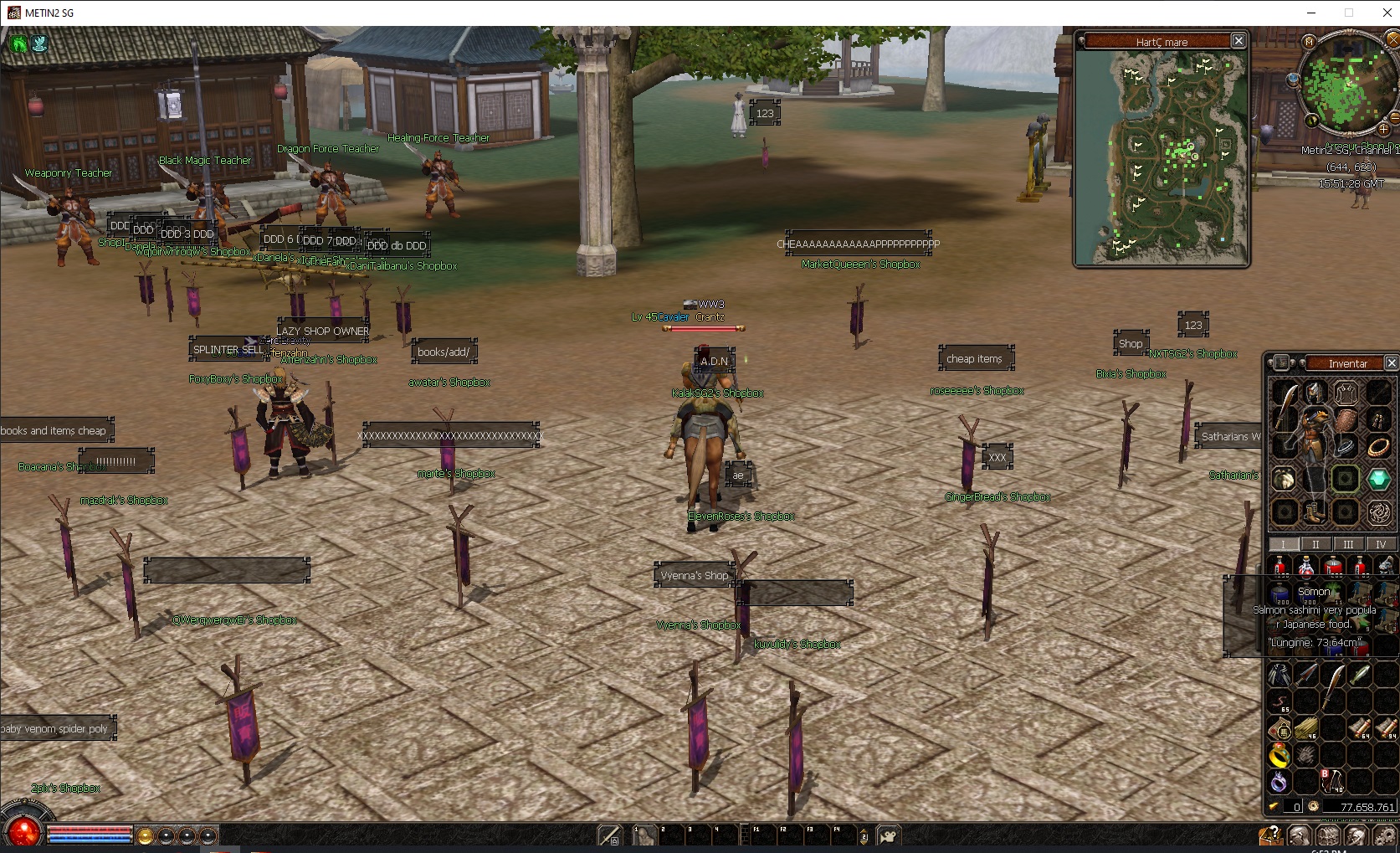
Task: Select the silver ring with purple gem
Action: click(1279, 783)
